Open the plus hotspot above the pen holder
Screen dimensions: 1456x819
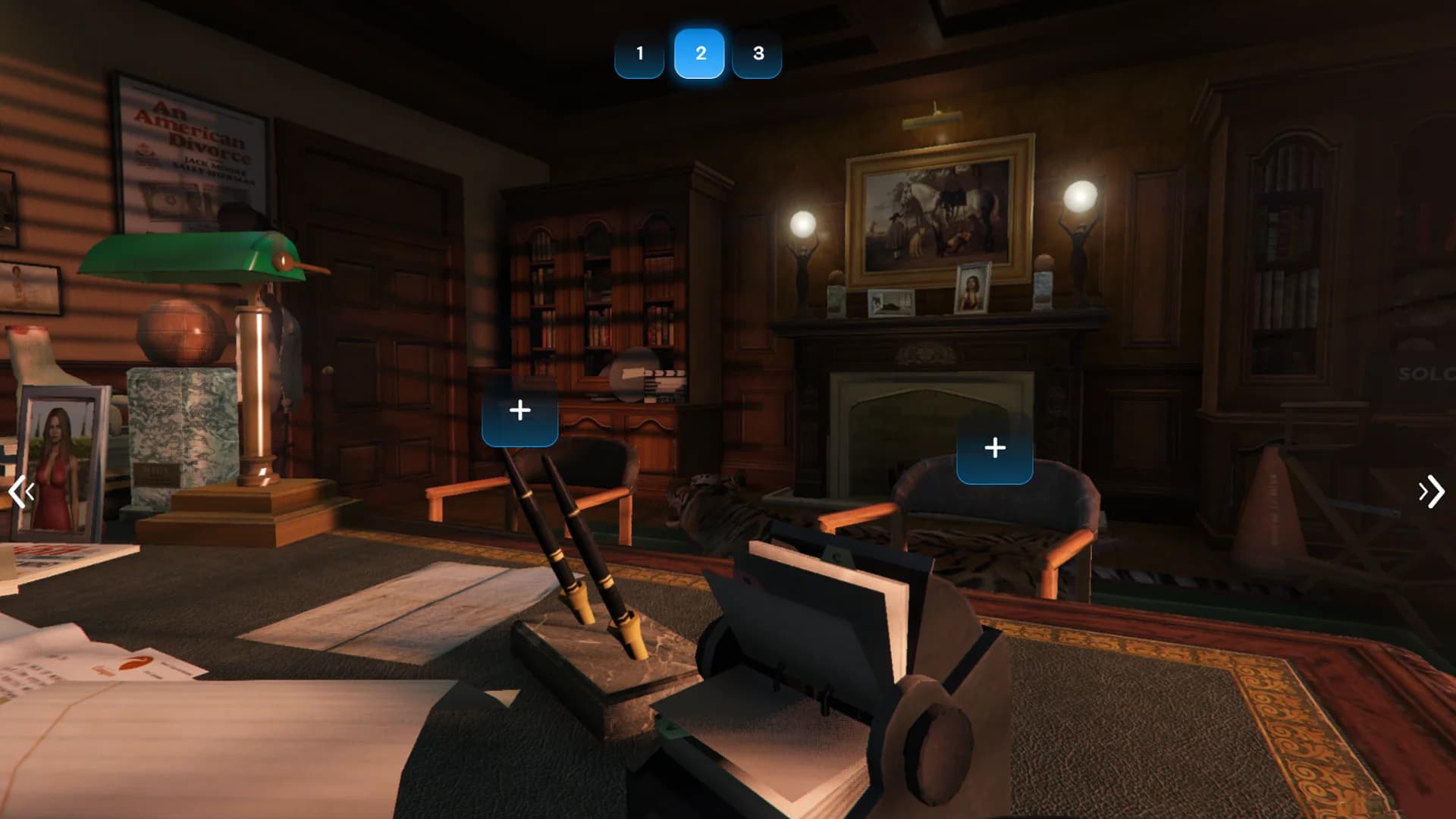520,411
